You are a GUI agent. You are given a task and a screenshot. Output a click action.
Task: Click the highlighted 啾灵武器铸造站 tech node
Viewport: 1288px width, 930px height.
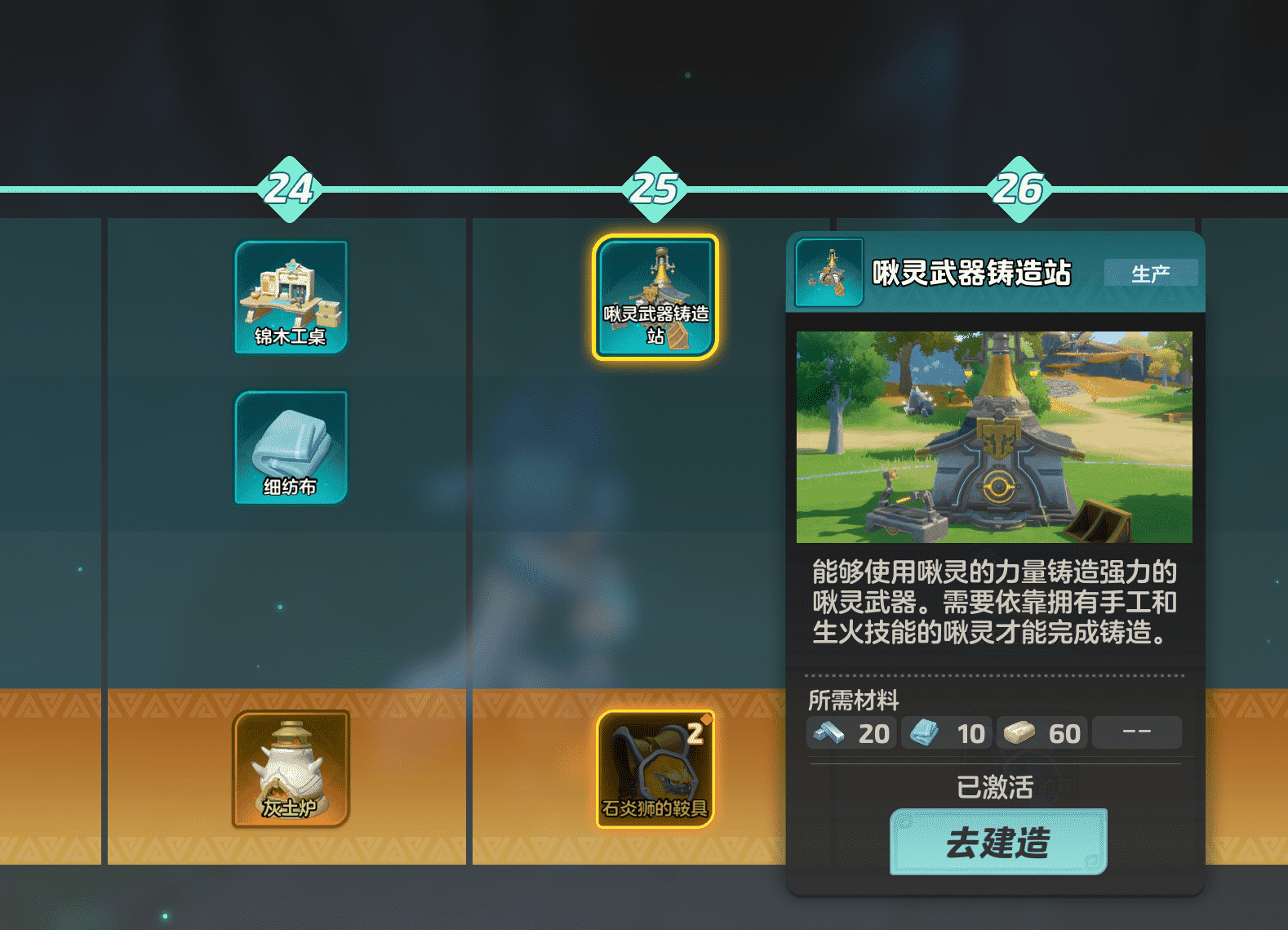coord(652,296)
